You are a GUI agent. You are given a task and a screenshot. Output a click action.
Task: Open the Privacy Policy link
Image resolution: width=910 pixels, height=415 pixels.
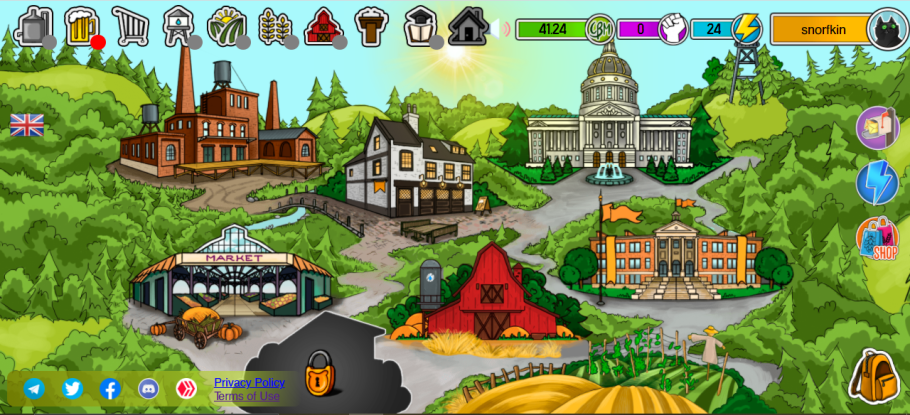249,382
